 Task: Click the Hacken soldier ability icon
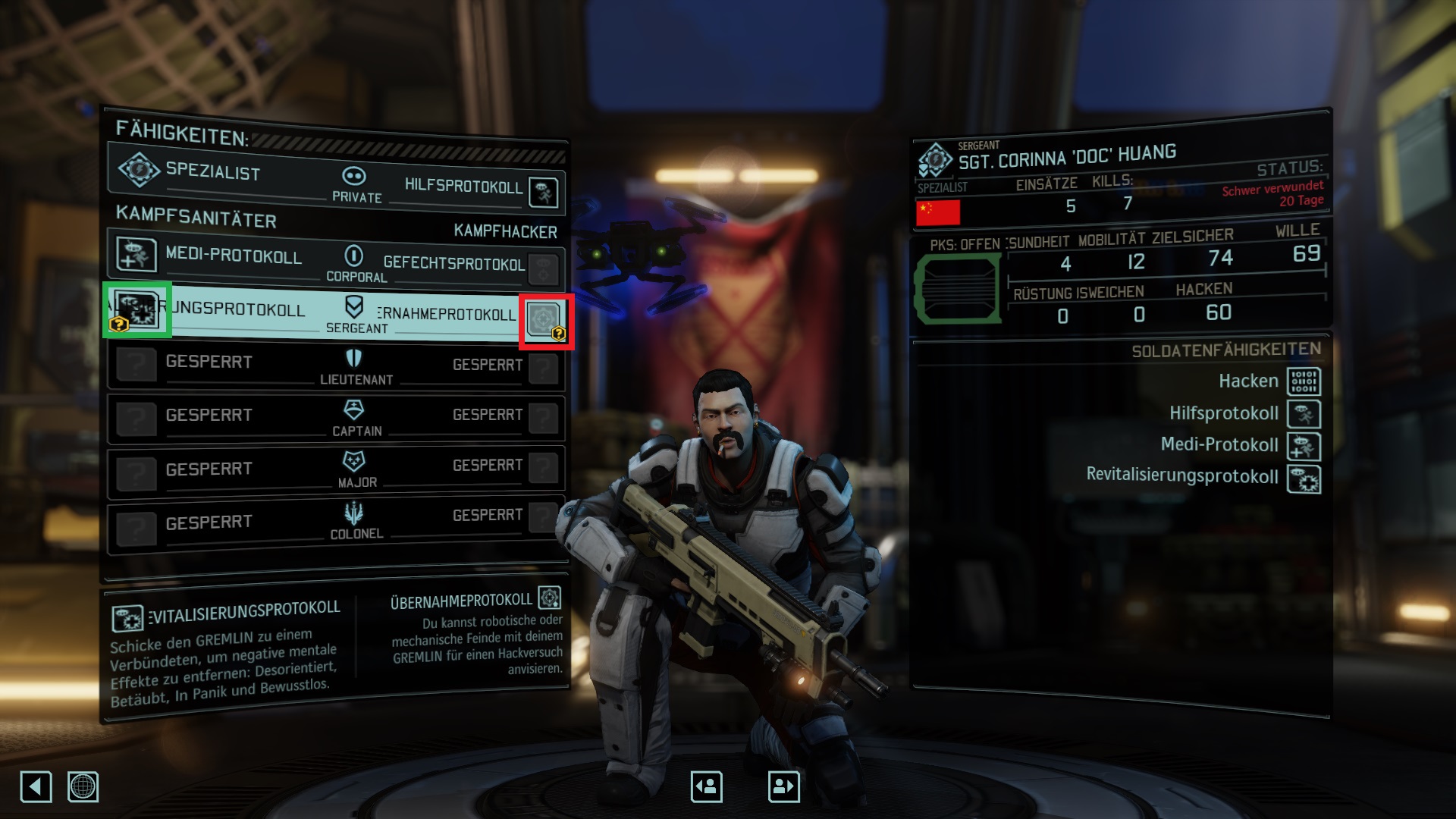click(x=1304, y=381)
